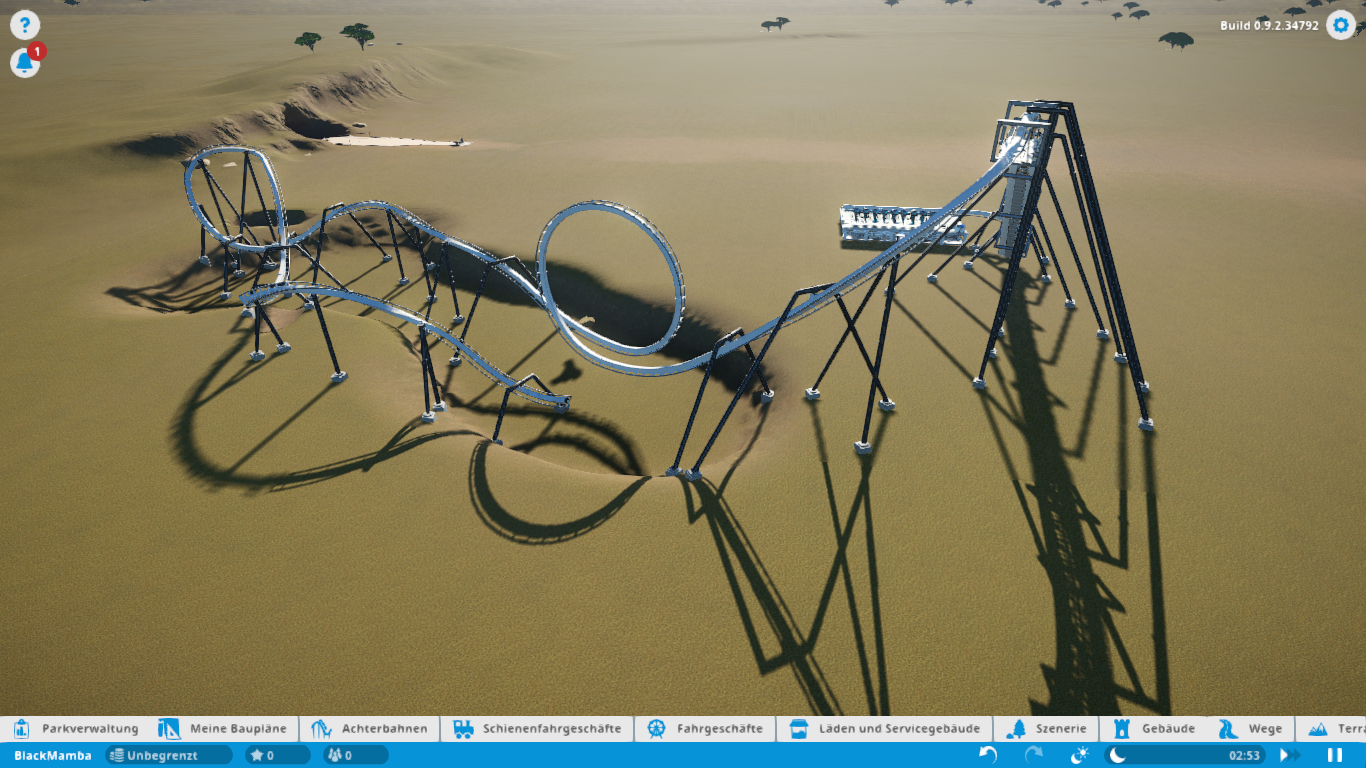The height and width of the screenshot is (768, 1366).
Task: Open the settings gear icon
Action: point(1340,25)
